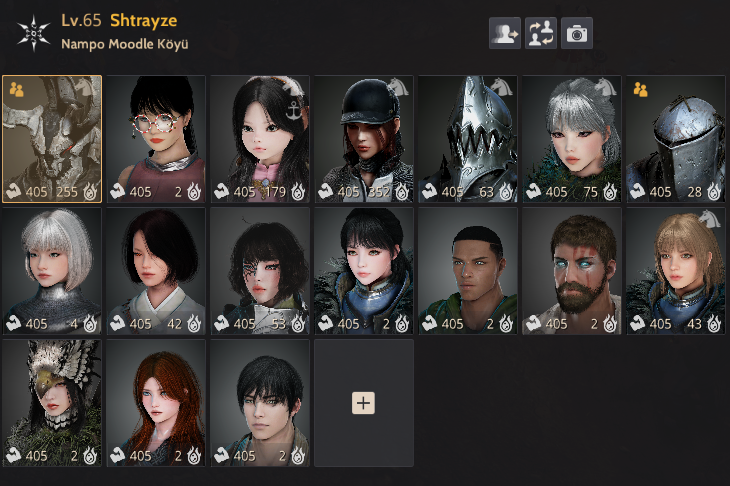Add a new character with the plus slot
The height and width of the screenshot is (486, 730).
364,402
